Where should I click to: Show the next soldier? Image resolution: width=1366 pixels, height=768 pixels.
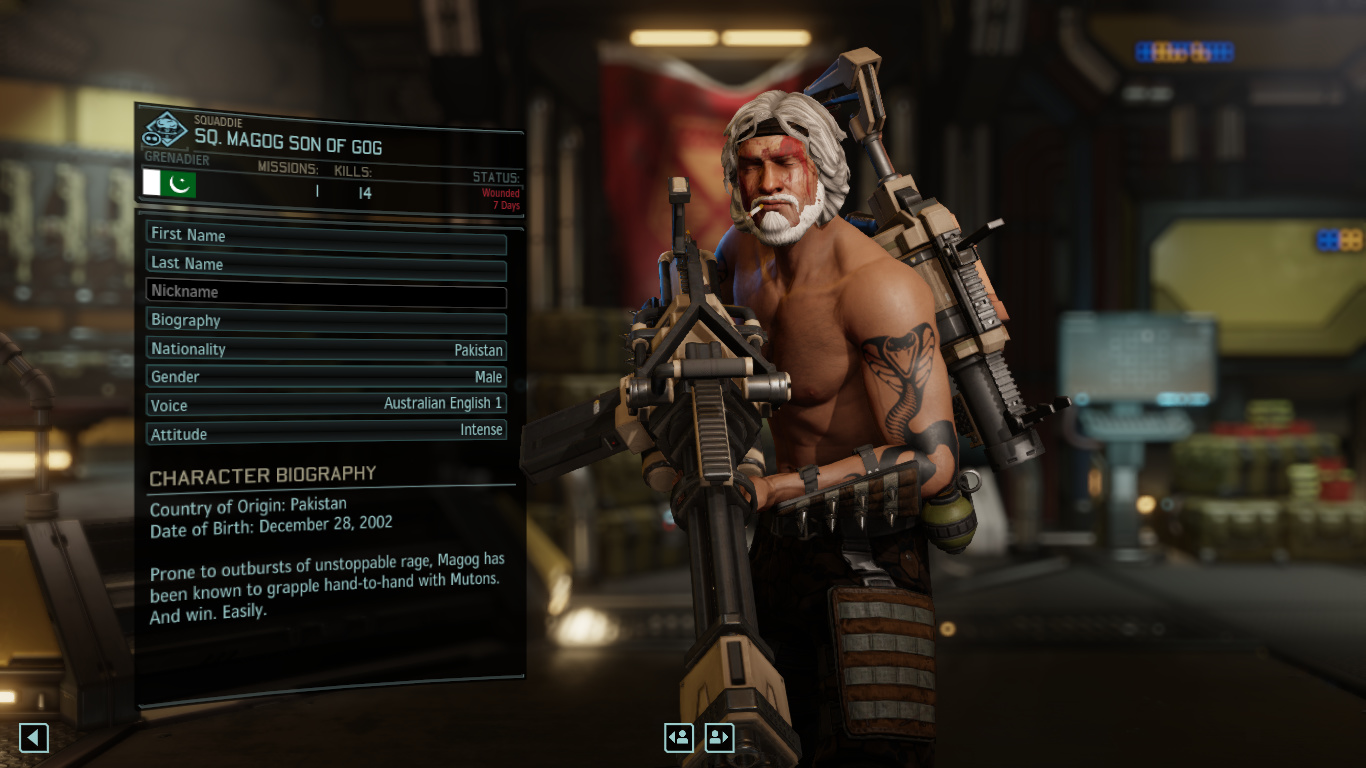click(x=719, y=738)
